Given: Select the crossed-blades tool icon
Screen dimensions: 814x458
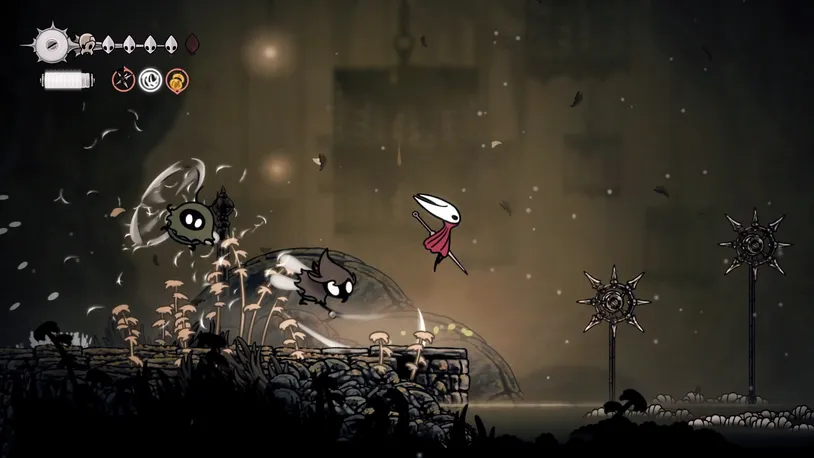Looking at the screenshot, I should coord(123,80).
